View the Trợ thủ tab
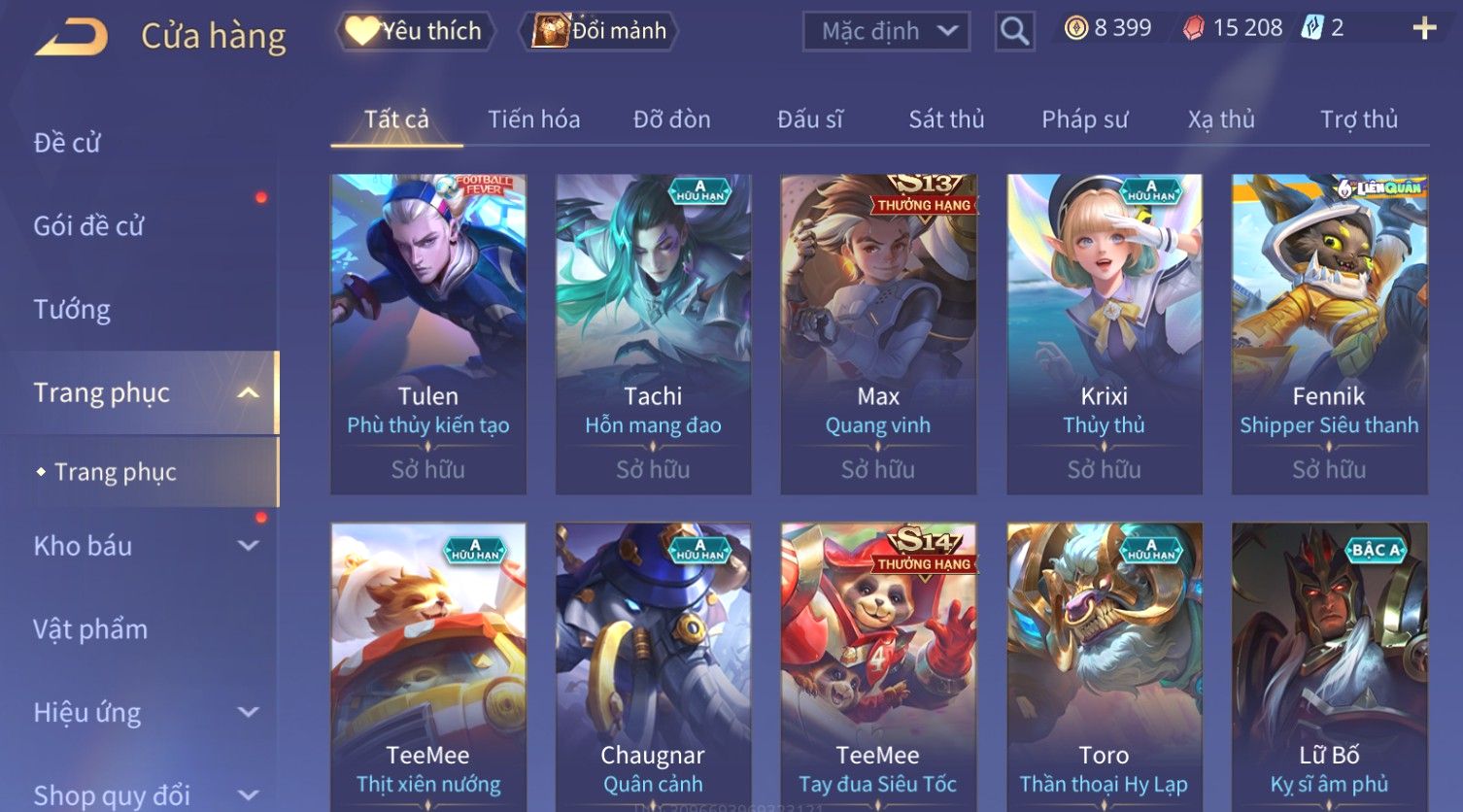Viewport: 1463px width, 812px height. [x=1358, y=119]
